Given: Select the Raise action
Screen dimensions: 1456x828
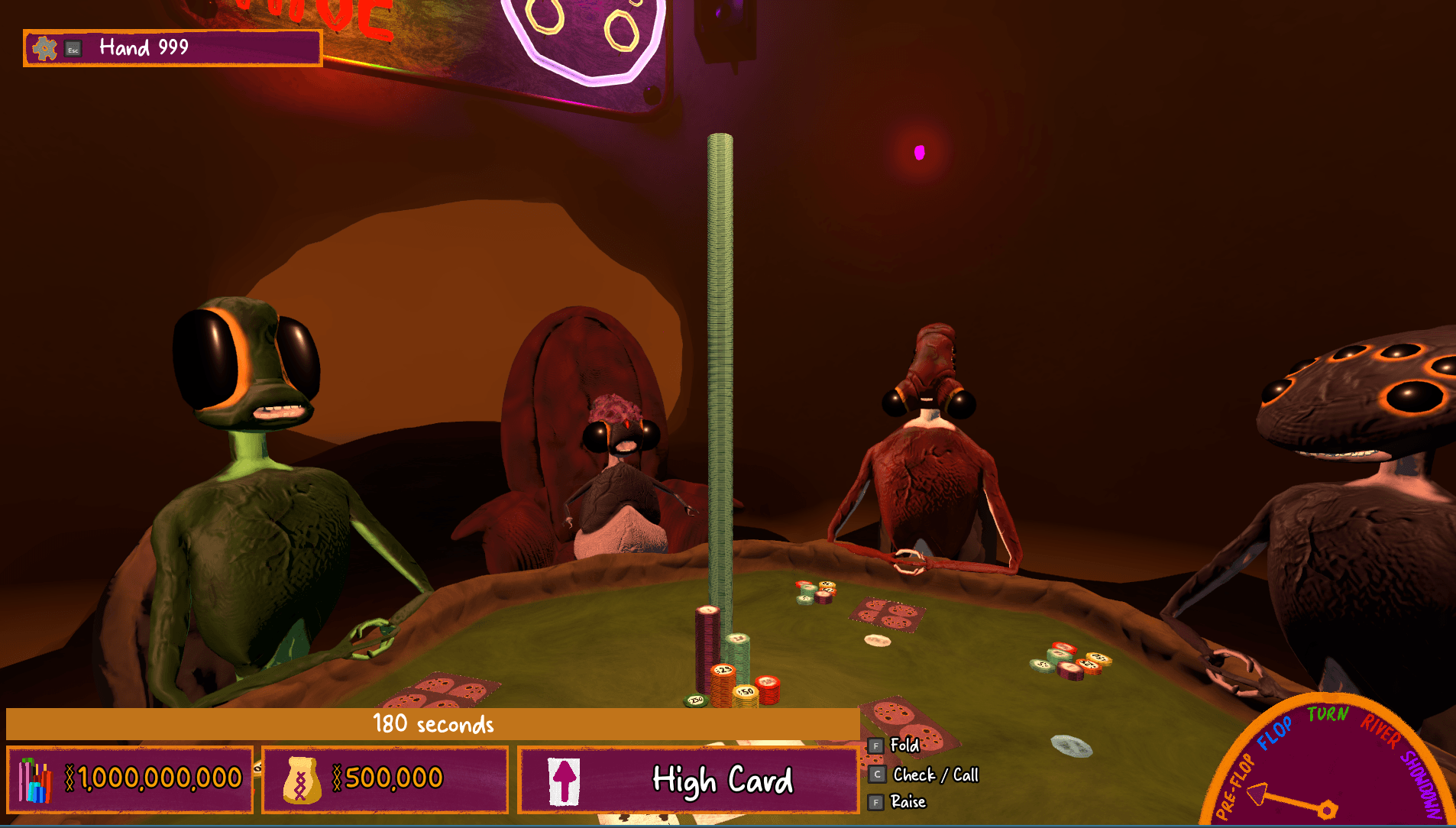Looking at the screenshot, I should point(907,802).
